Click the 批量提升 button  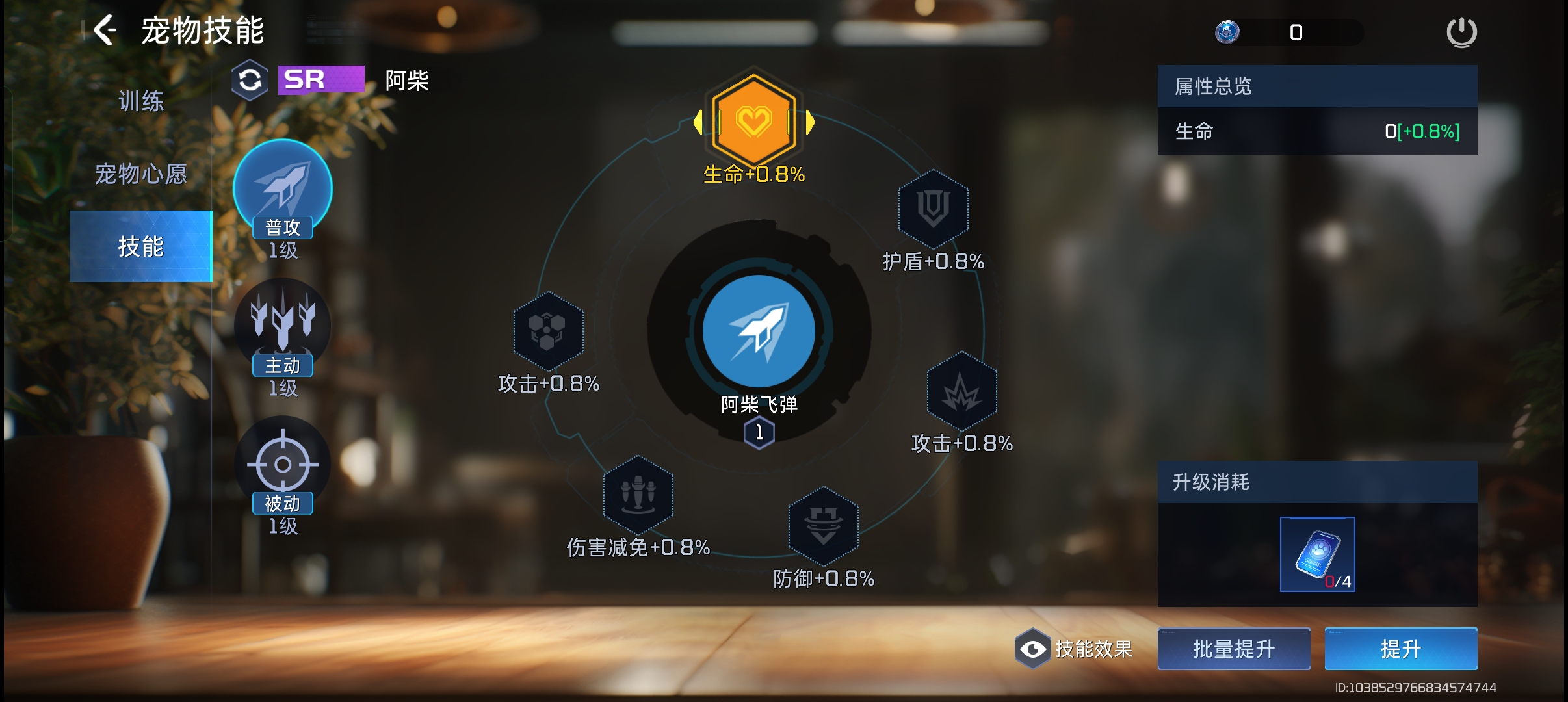1234,649
